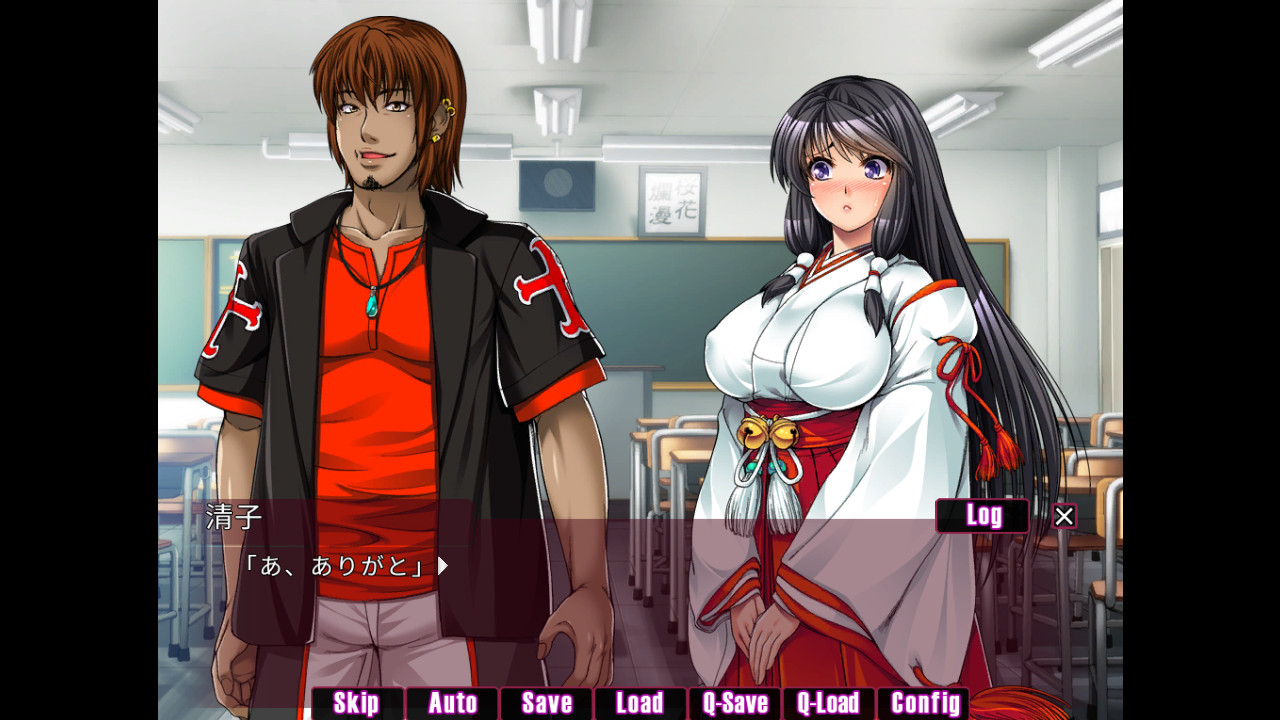Select the Skip button on the menu bar
Screen dimensions: 1280x720
click(355, 703)
